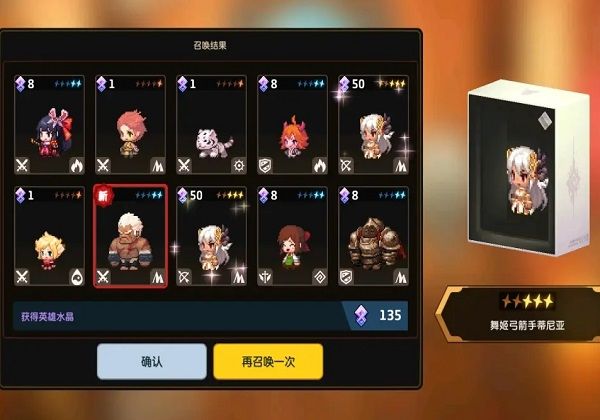Open the blonde-haired hero card

click(x=48, y=236)
